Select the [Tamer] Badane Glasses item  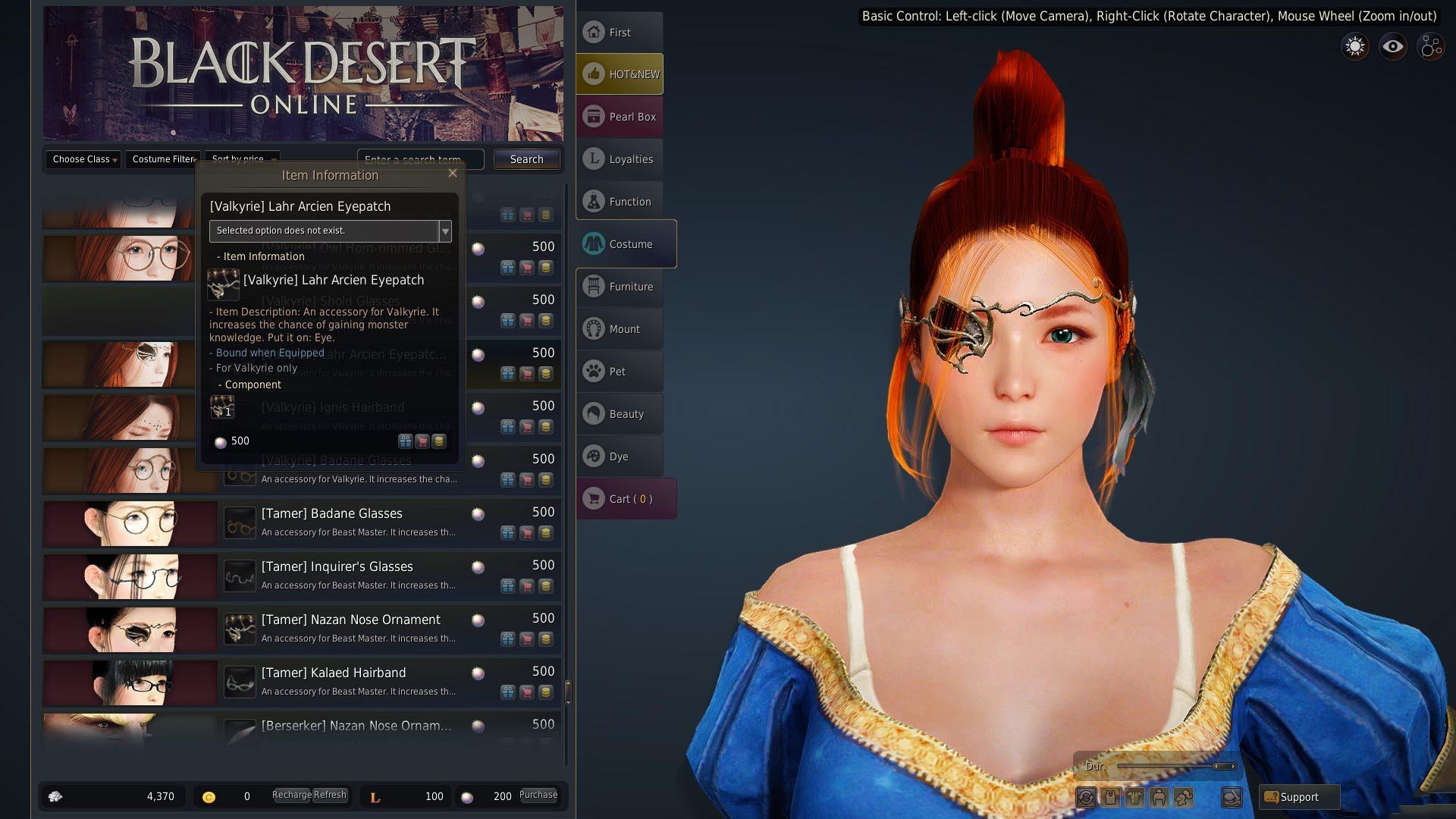[x=331, y=513]
